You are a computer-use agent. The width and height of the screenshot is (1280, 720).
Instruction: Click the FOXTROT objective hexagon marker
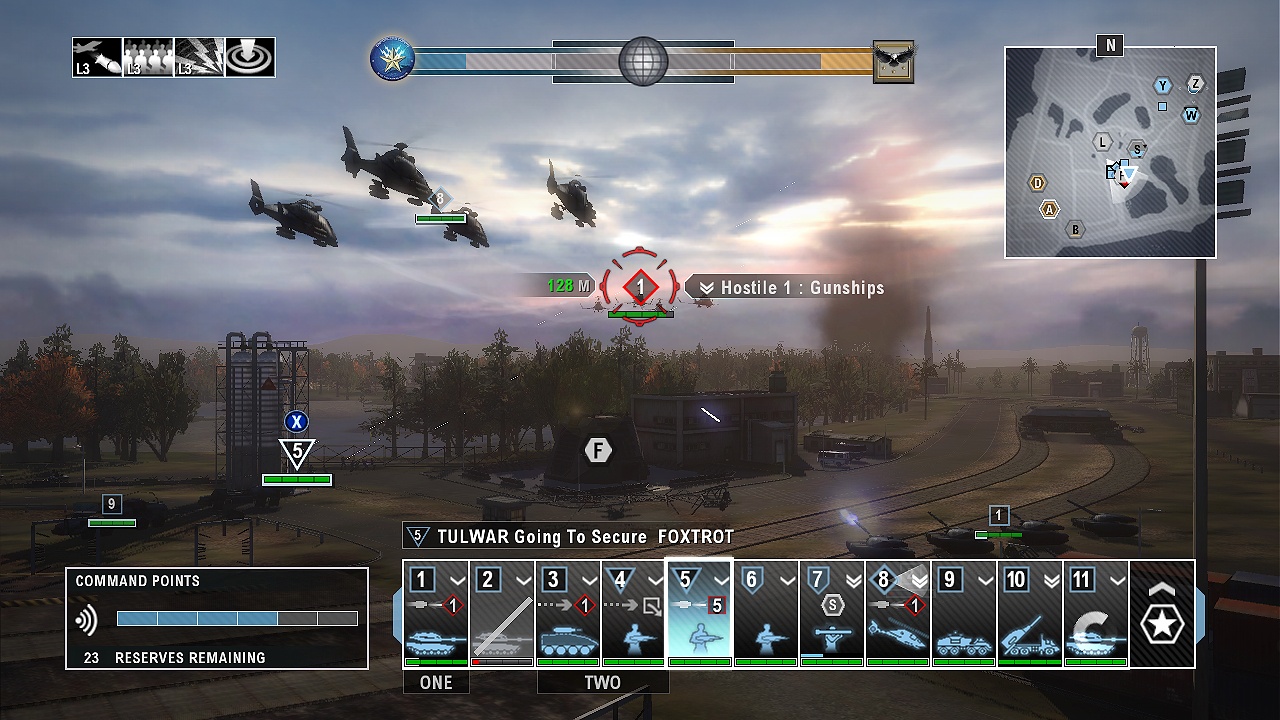598,451
